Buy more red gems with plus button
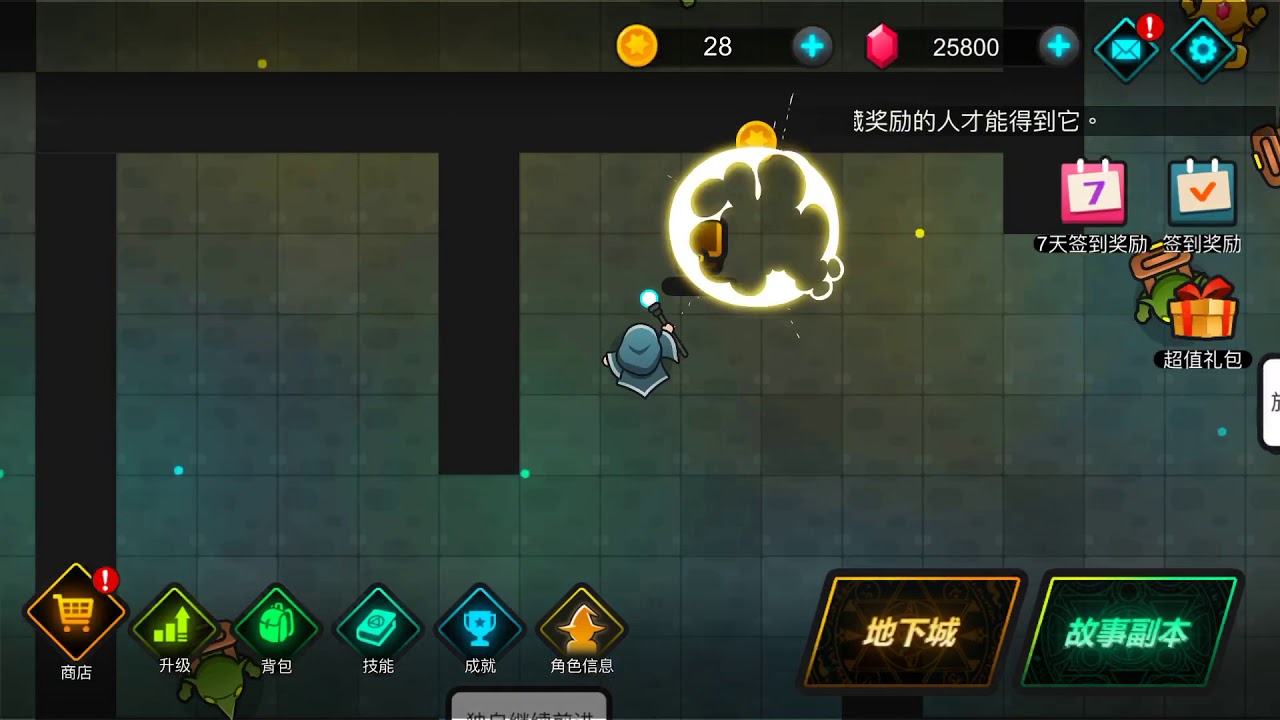Screen dimensions: 1280x720 click(1058, 46)
